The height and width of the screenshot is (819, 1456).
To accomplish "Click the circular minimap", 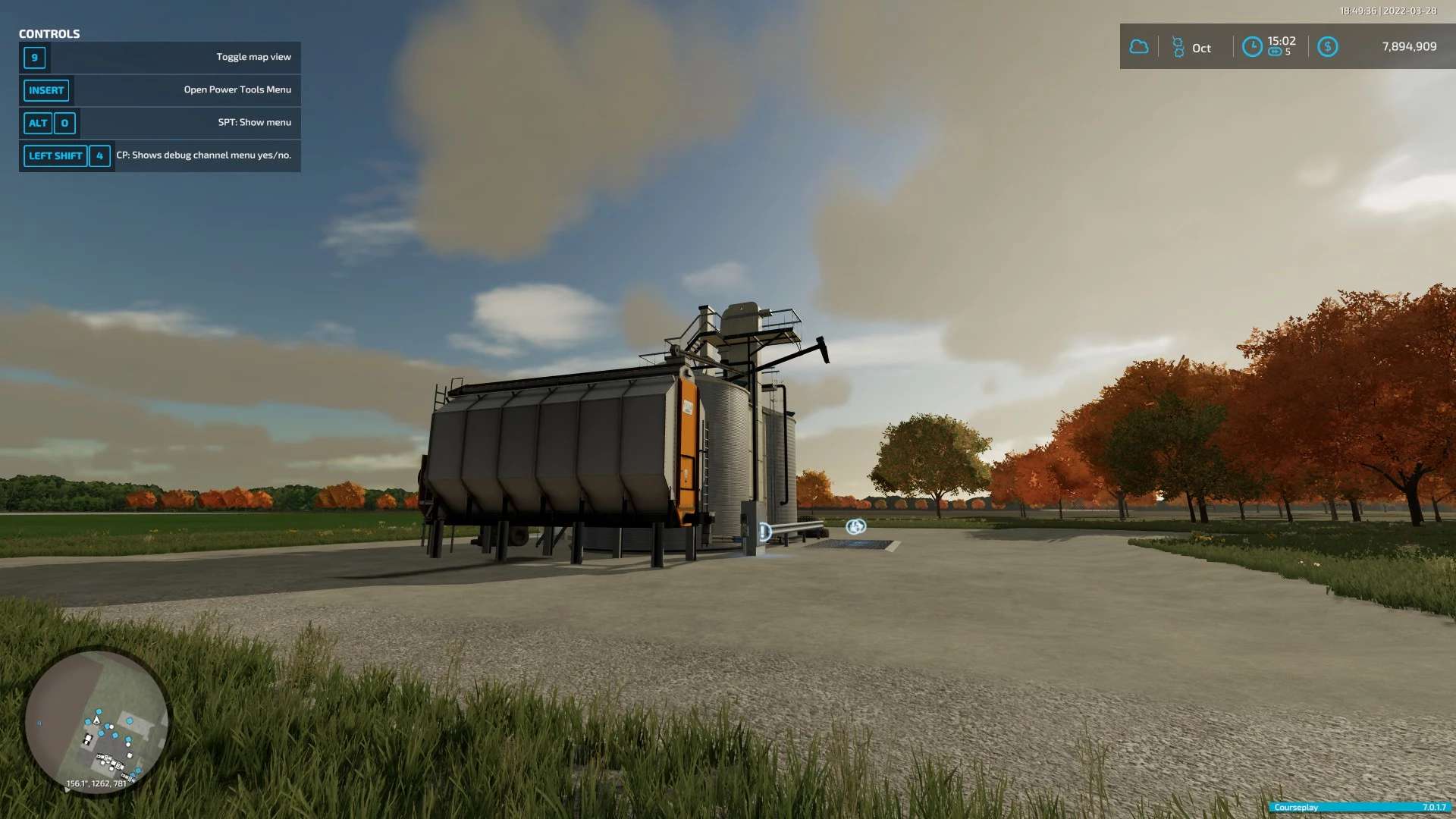I will (x=96, y=721).
